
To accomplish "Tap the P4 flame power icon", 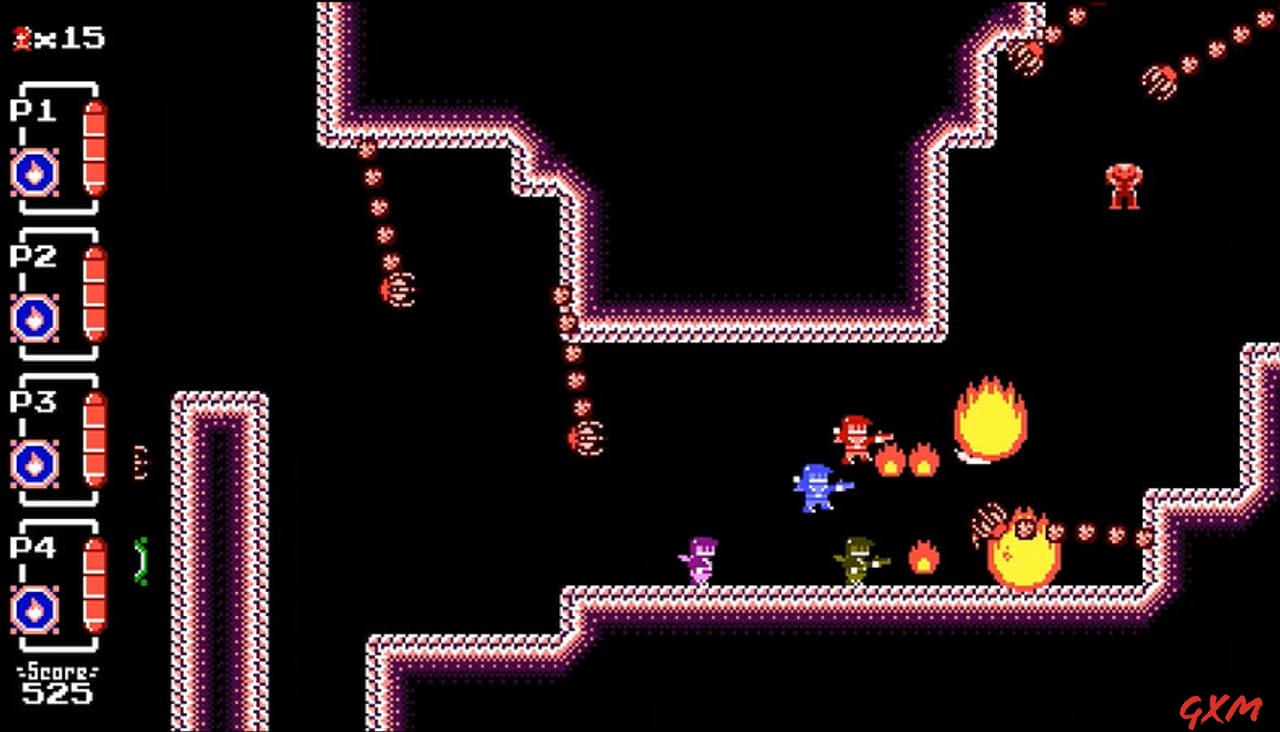I will [35, 609].
